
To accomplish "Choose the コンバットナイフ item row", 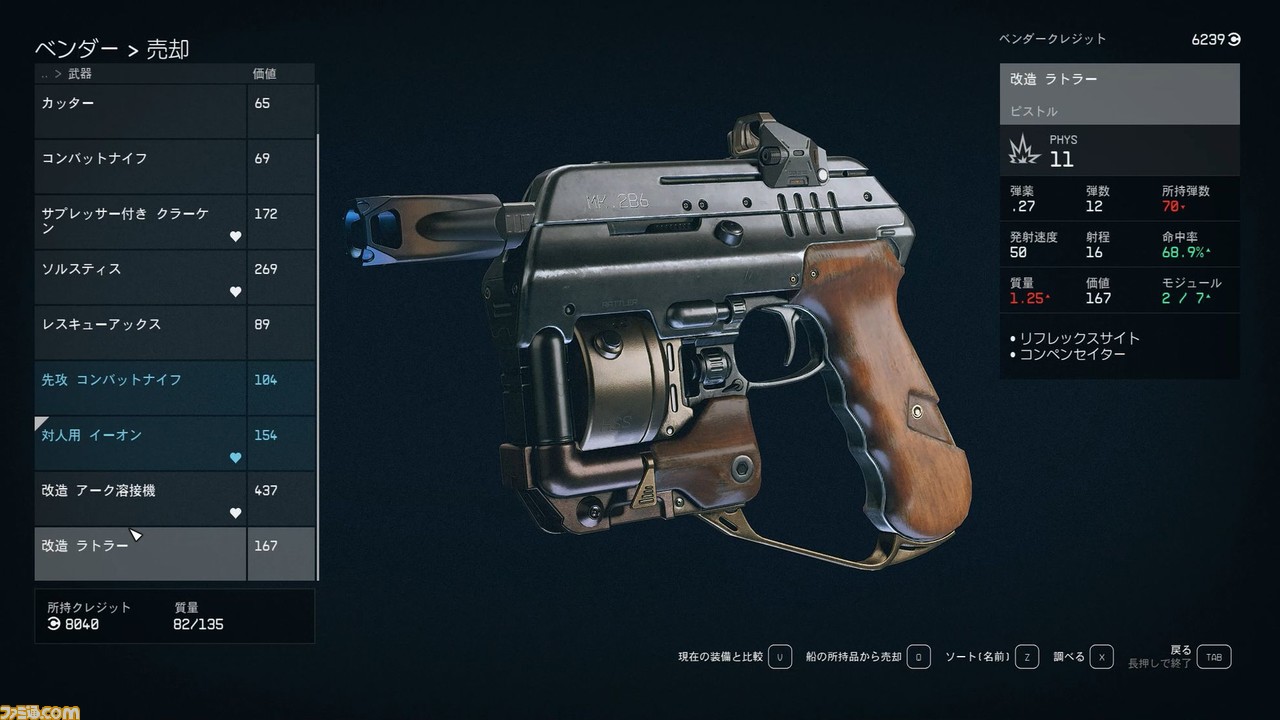I will (140, 166).
